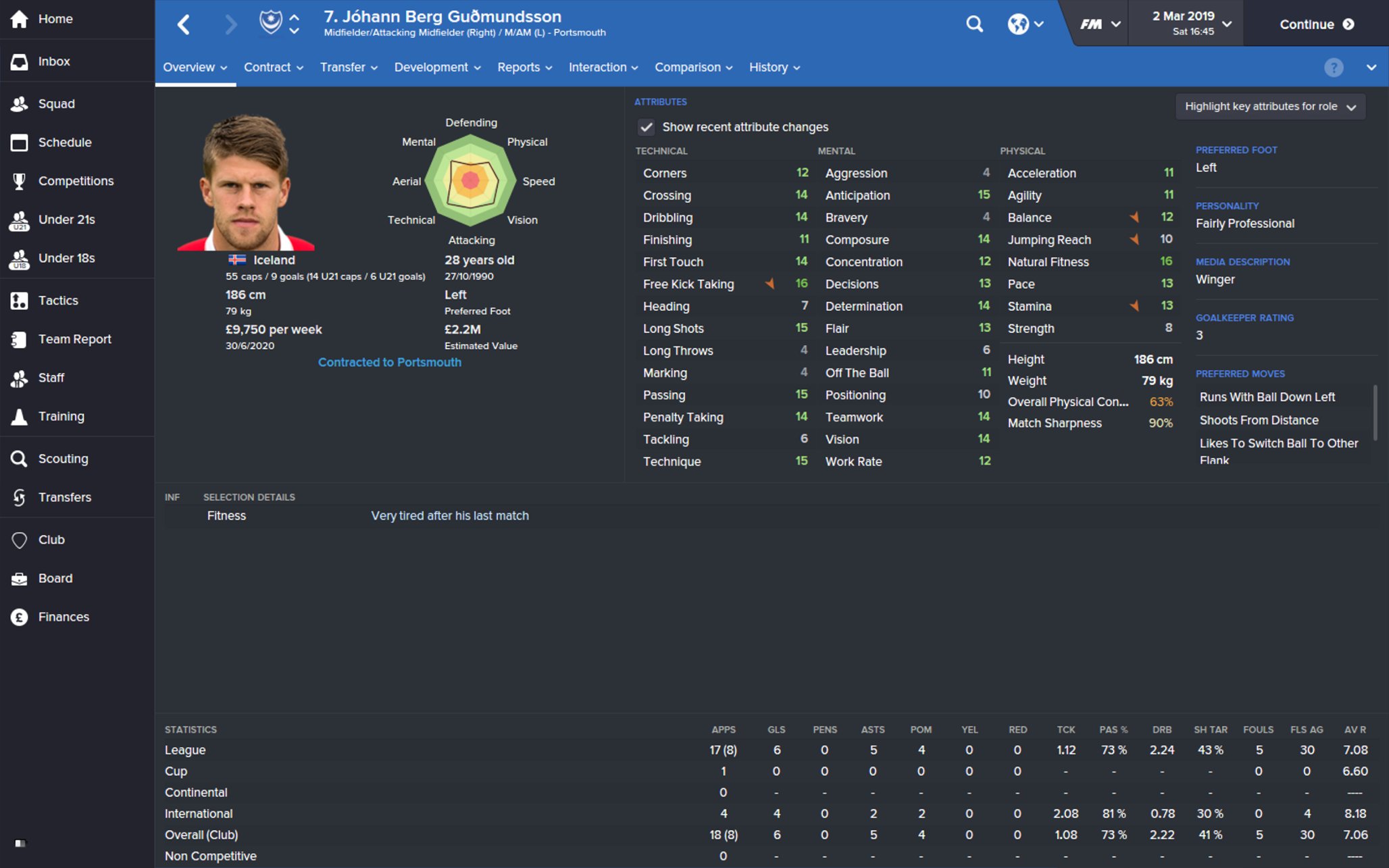The width and height of the screenshot is (1389, 868).
Task: Open the Inbox from the sidebar
Action: (54, 61)
